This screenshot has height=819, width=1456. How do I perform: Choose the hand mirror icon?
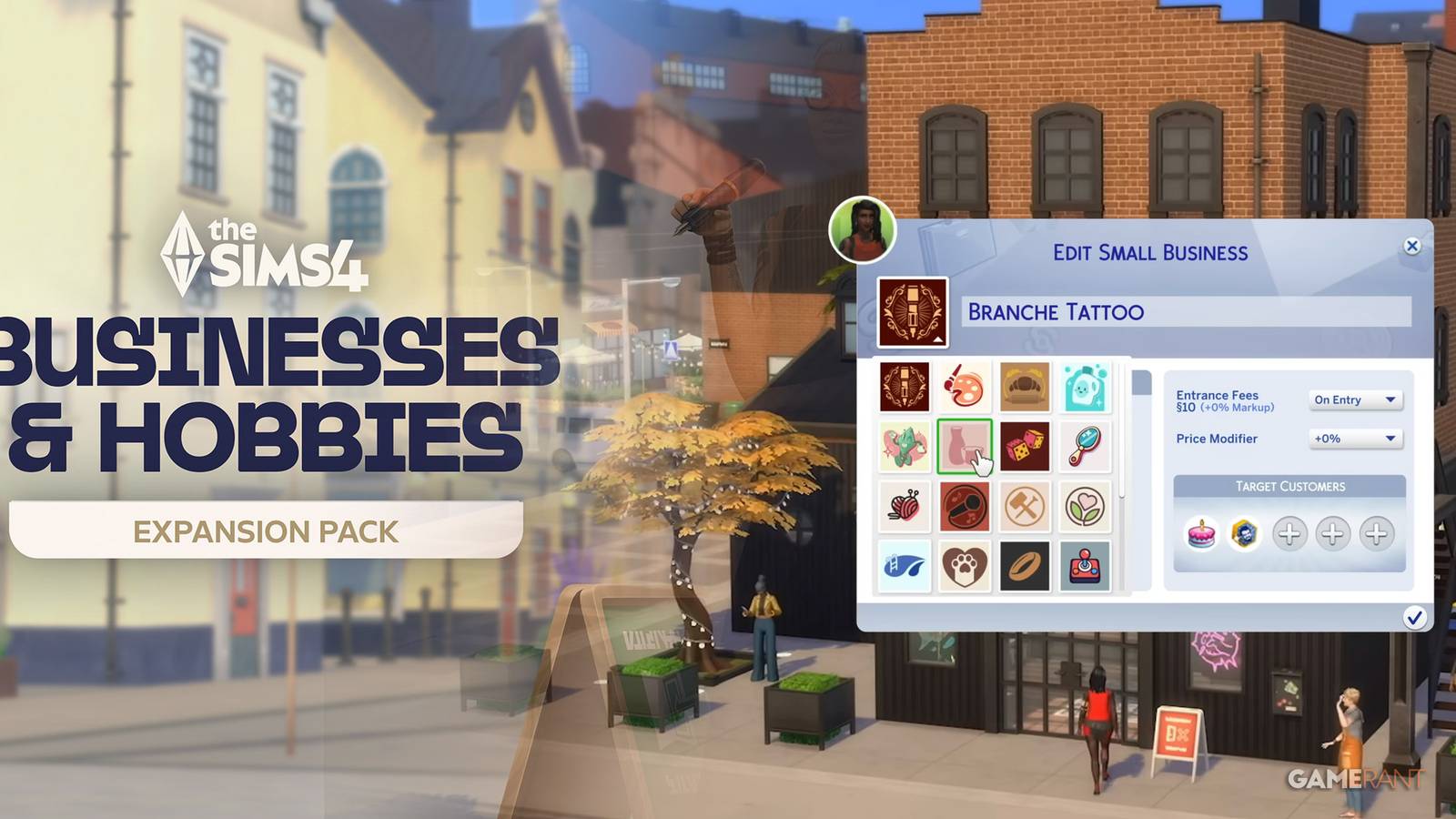click(1086, 446)
